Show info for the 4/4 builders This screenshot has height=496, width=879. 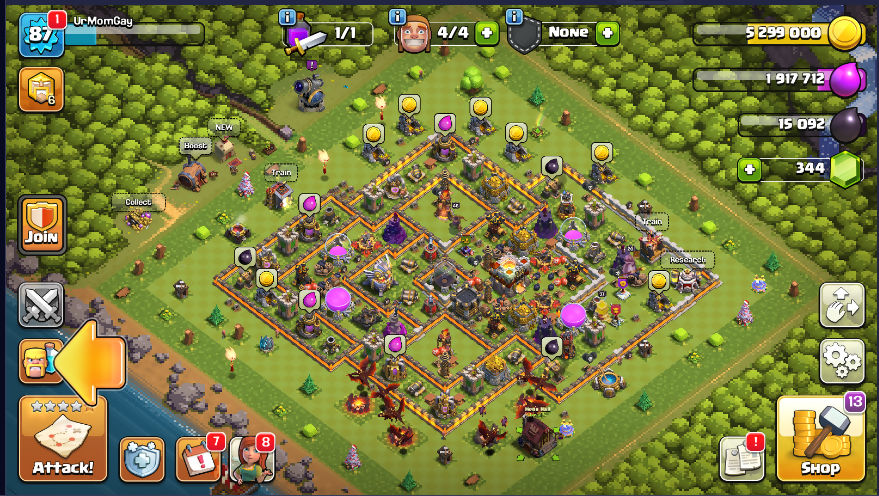tap(397, 17)
